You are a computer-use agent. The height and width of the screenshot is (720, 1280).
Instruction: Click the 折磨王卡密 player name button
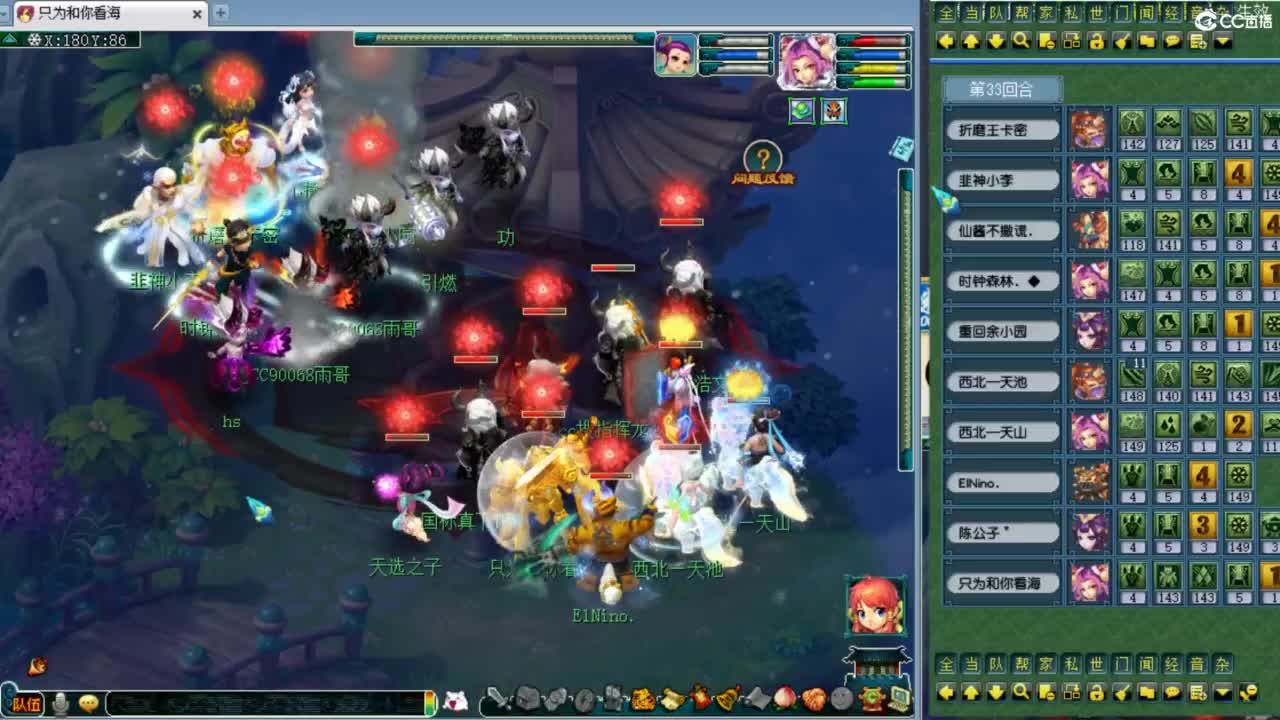pyautogui.click(x=1002, y=128)
